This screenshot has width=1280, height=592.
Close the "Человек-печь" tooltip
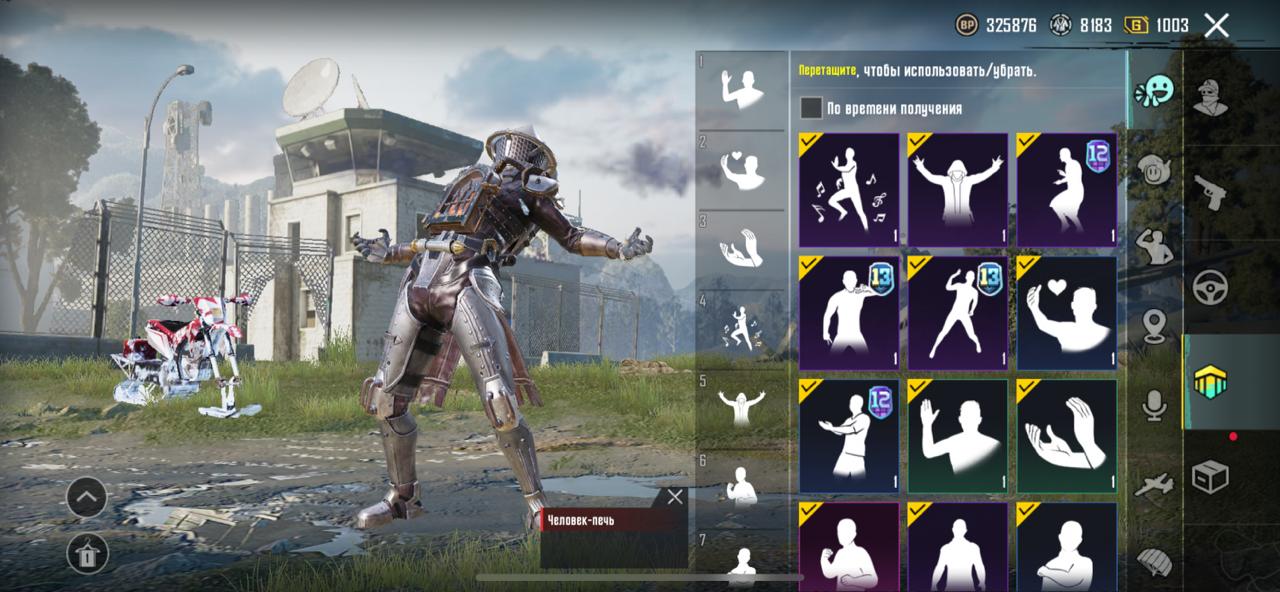(675, 497)
